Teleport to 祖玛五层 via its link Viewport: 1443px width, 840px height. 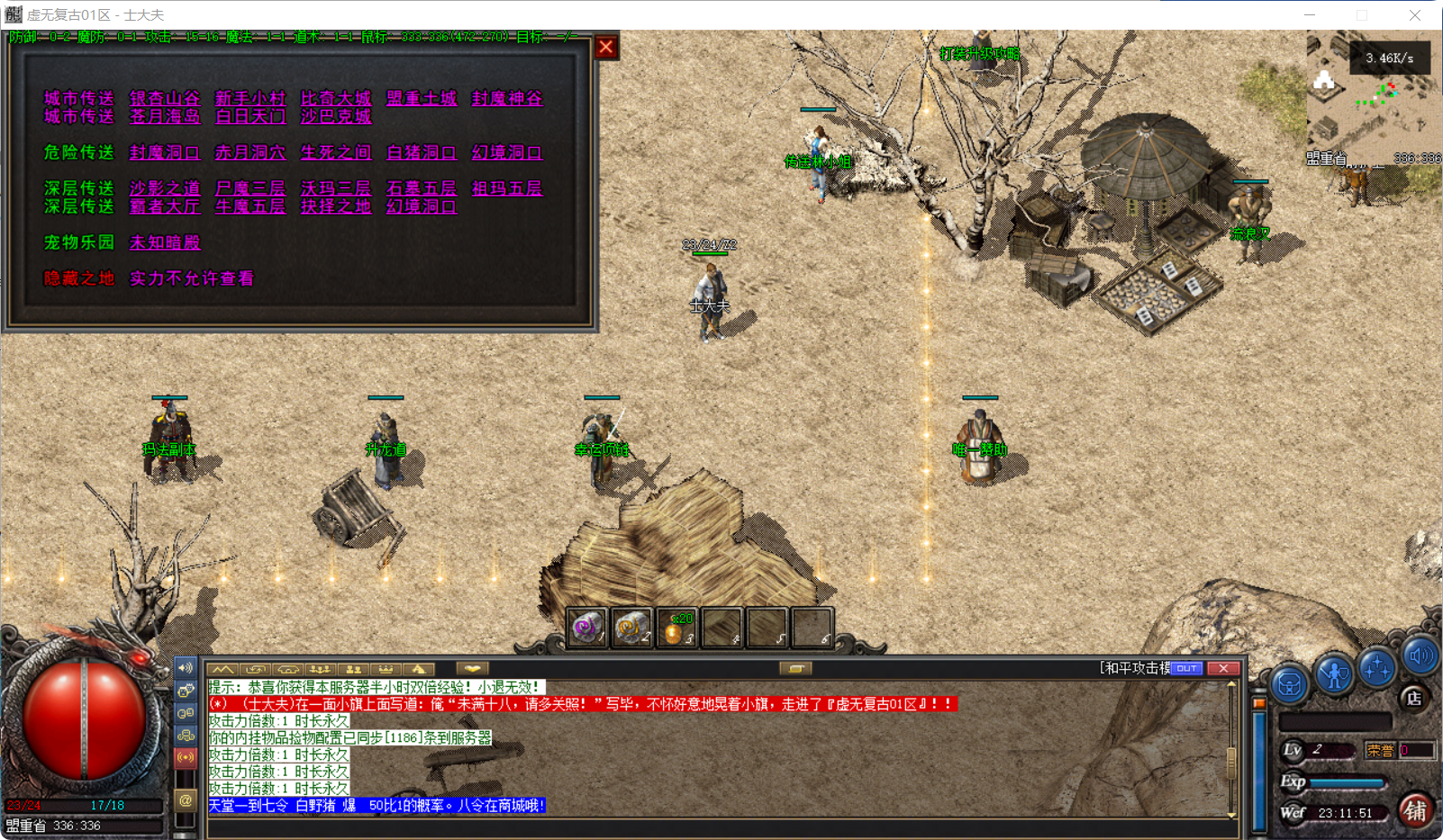coord(506,188)
